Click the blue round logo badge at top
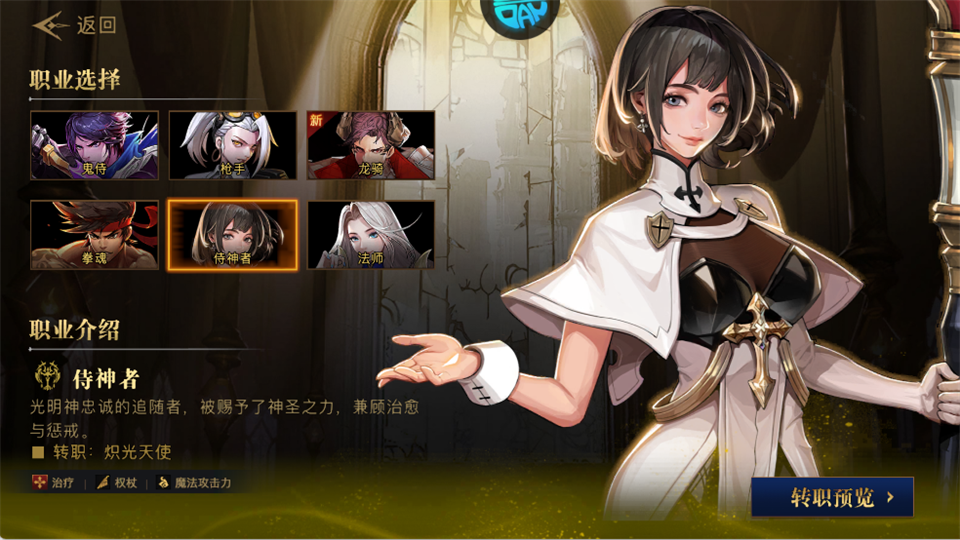This screenshot has height=540, width=960. click(520, 12)
